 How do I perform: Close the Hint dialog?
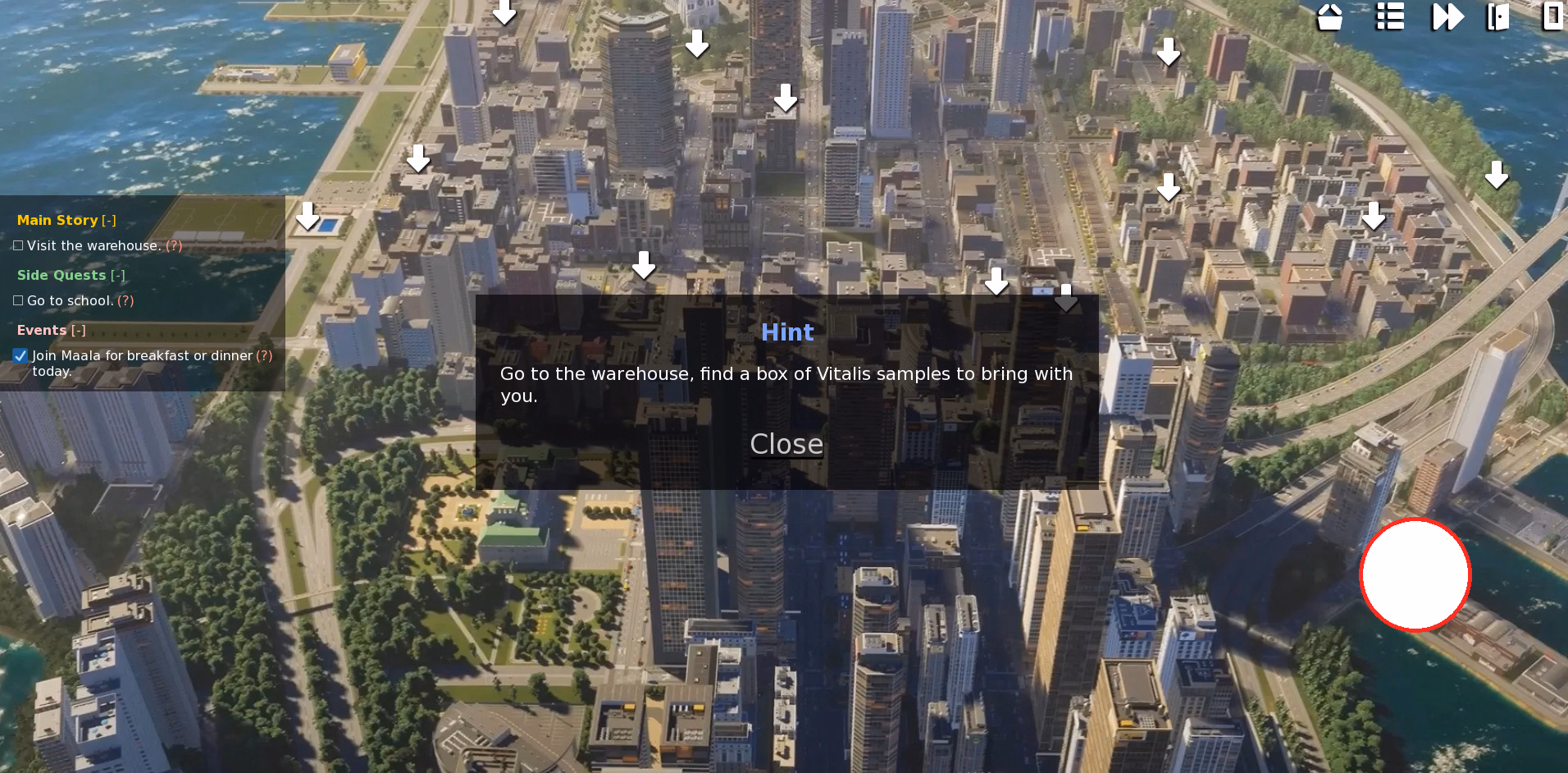[x=786, y=444]
